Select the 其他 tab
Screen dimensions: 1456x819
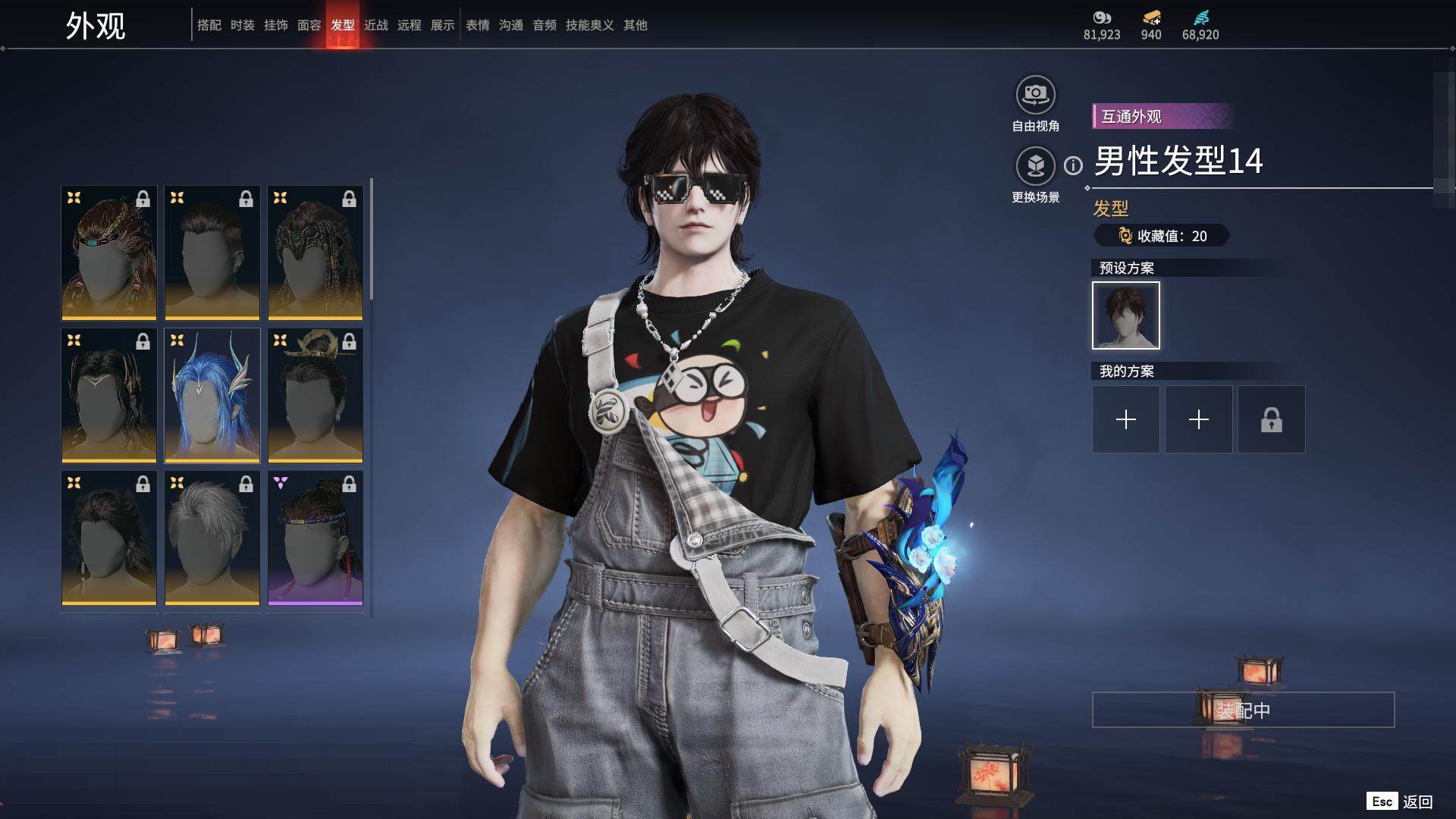click(635, 25)
